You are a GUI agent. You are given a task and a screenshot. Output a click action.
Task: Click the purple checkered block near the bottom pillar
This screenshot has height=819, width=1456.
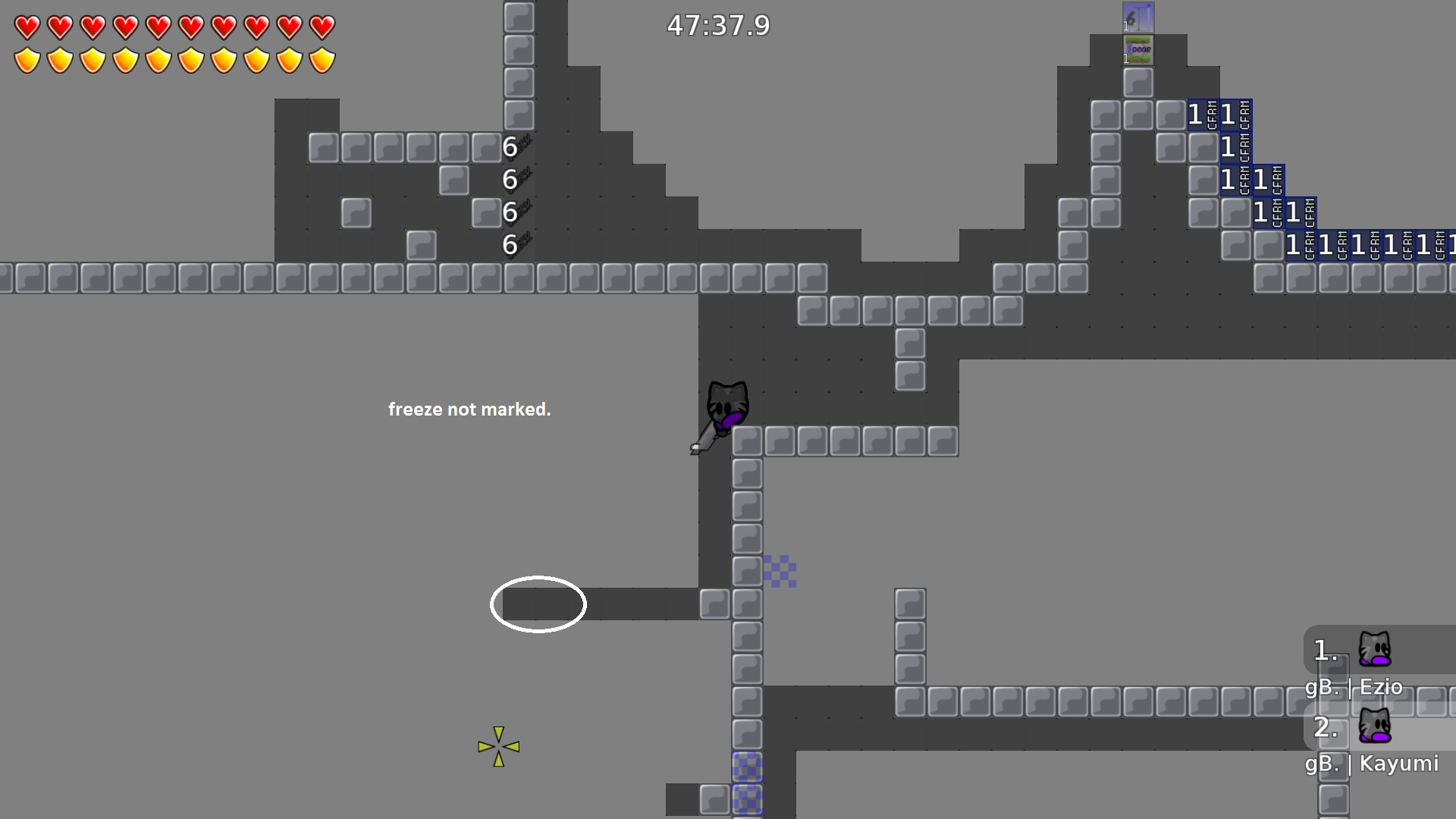point(748,768)
